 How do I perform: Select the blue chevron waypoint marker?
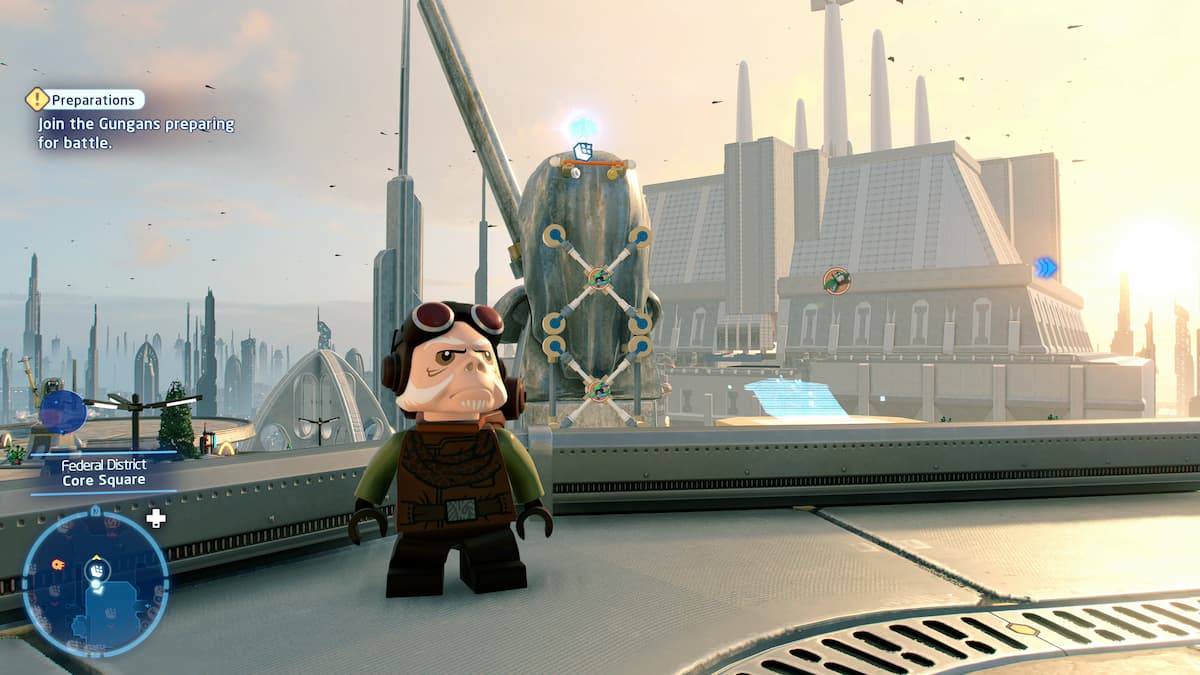(x=1045, y=267)
